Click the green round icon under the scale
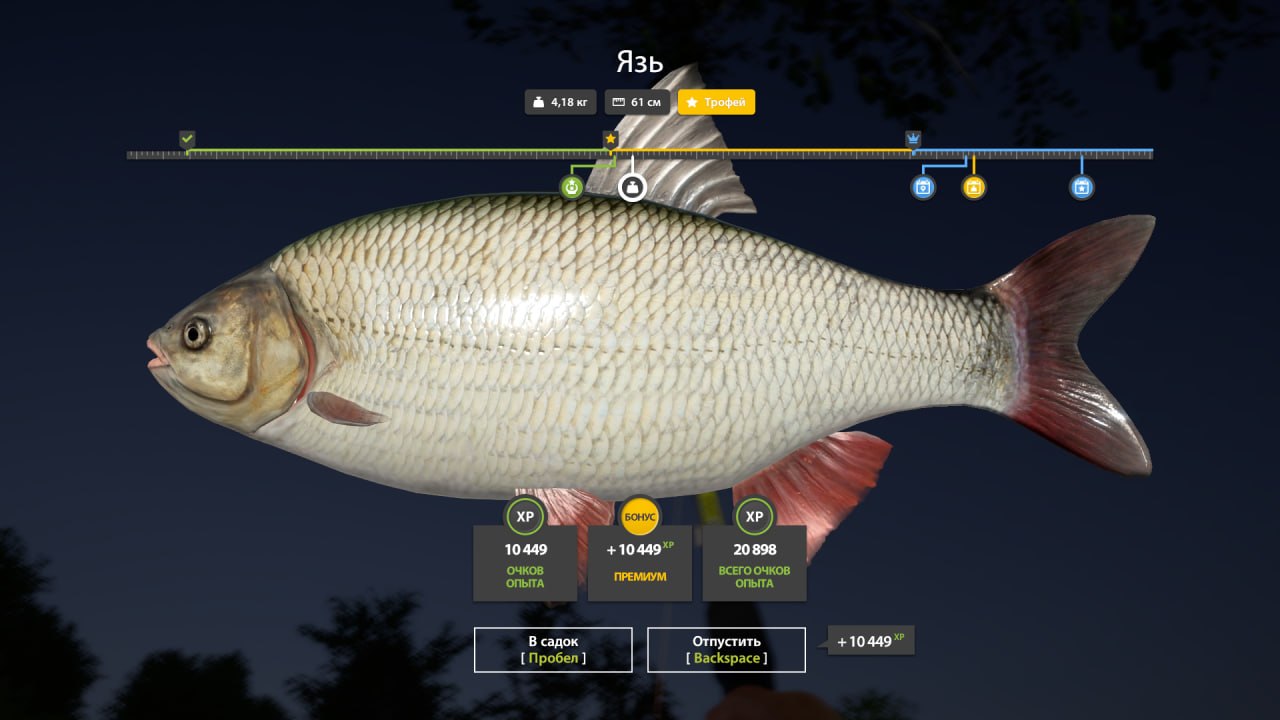1280x720 pixels. pyautogui.click(x=572, y=187)
